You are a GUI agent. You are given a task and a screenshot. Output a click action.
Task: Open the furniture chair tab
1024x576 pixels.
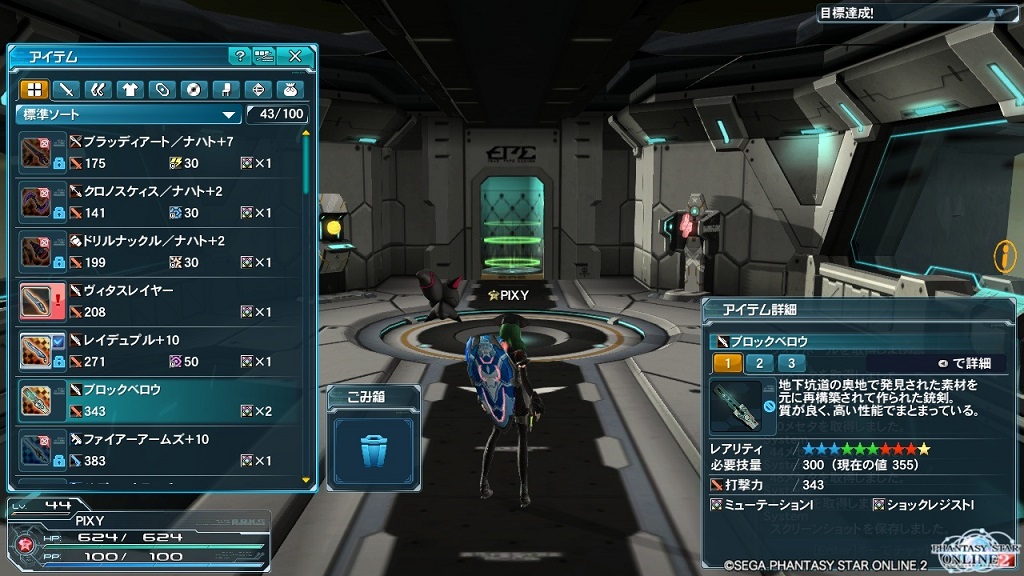coord(226,89)
